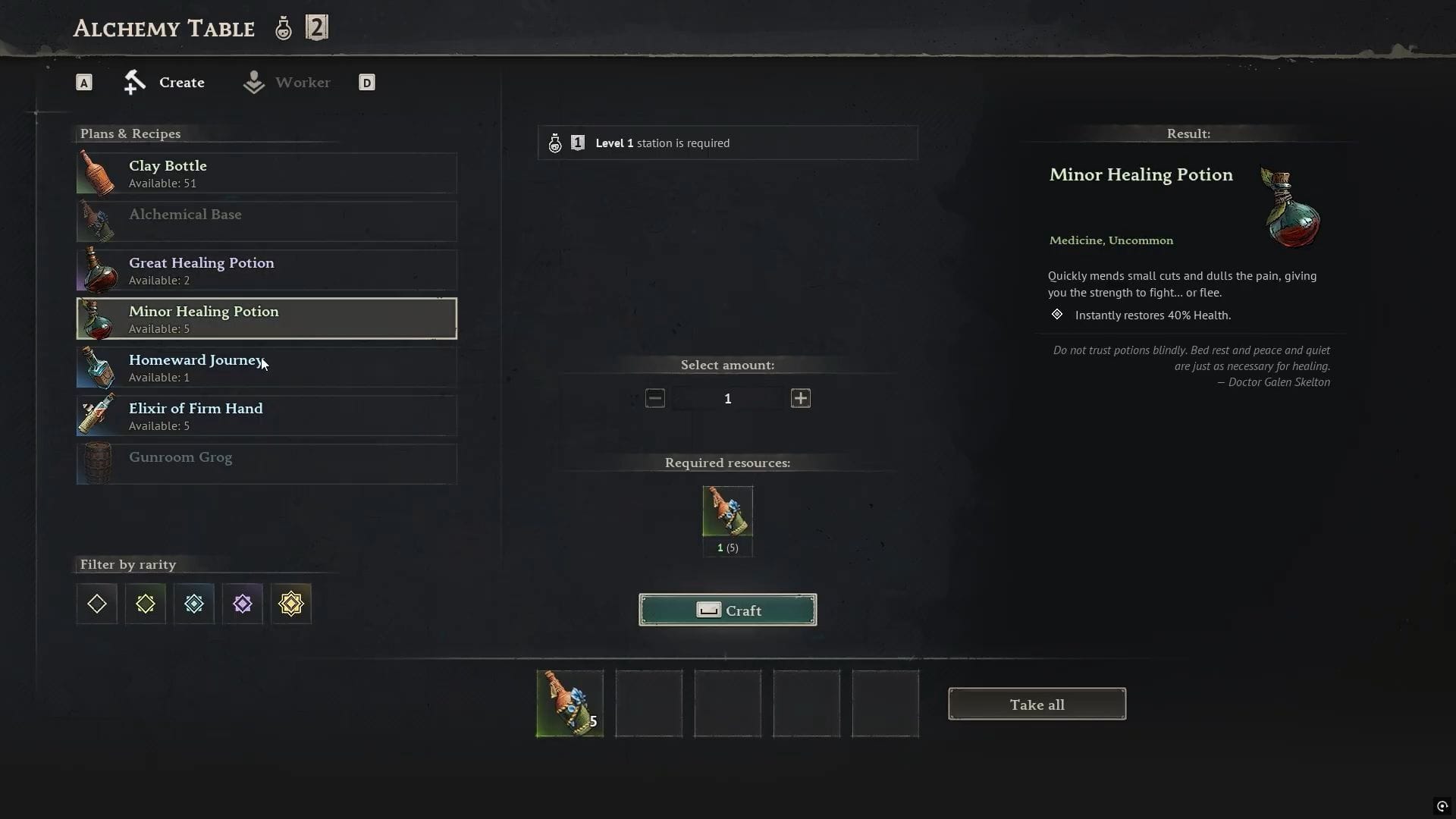Click the Great Healing Potion bottle icon

point(97,269)
